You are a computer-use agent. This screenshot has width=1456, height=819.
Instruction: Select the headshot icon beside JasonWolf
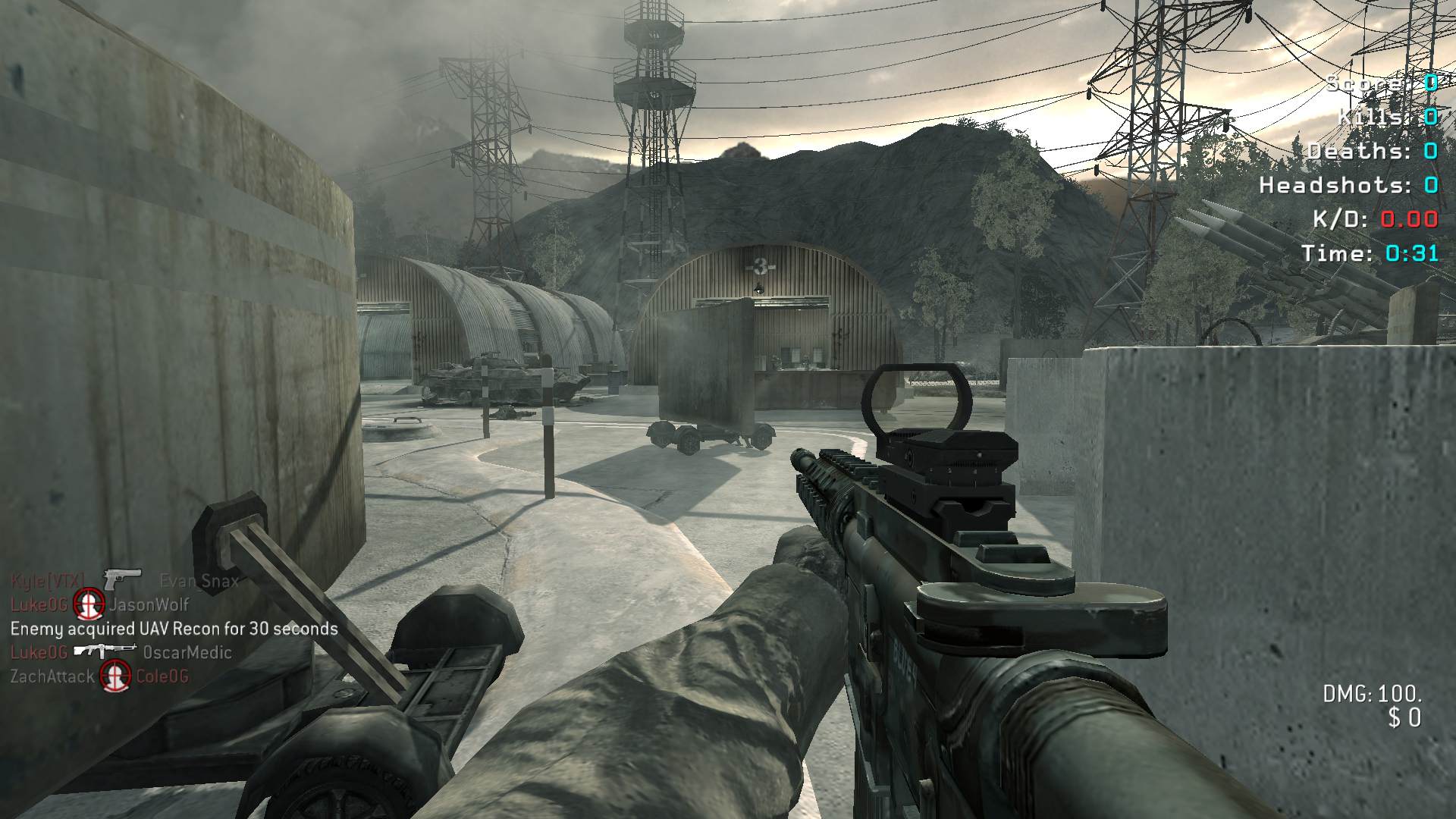(88, 604)
